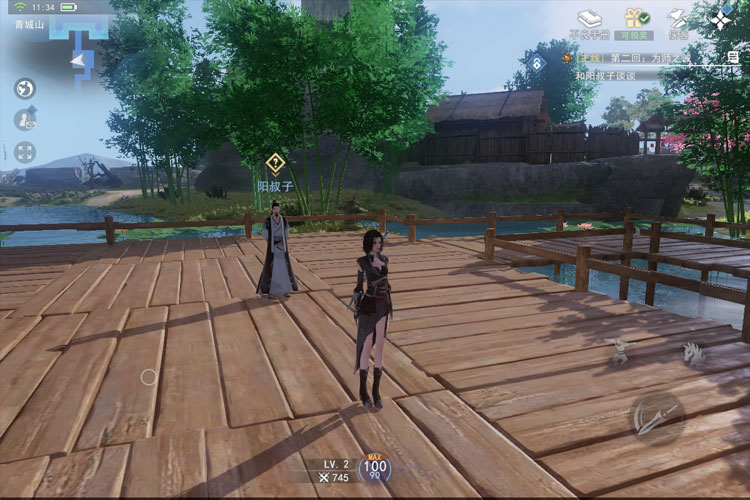Click the 阳叔子 quest marker
The height and width of the screenshot is (500, 750).
click(275, 163)
